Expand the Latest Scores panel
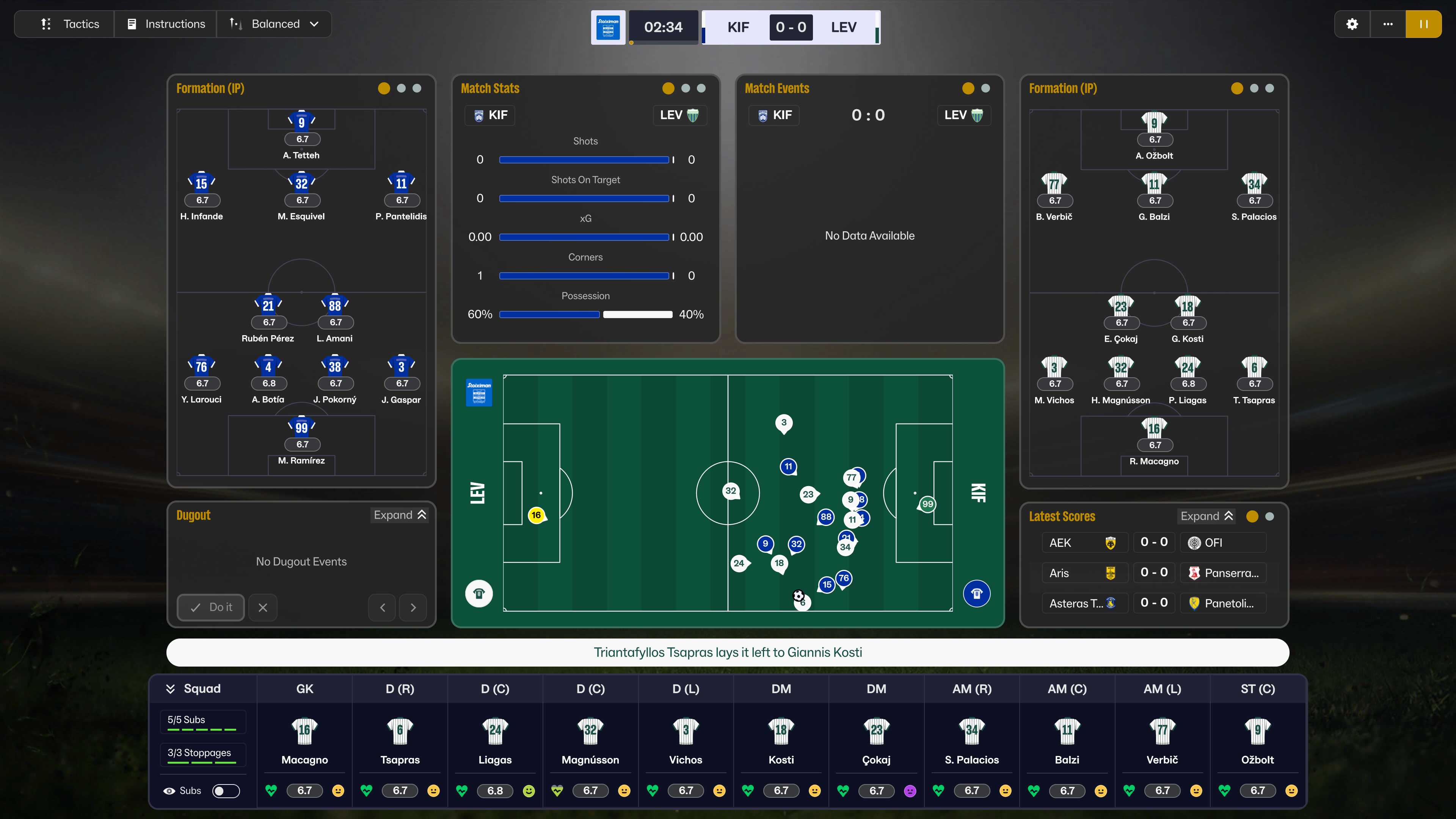The width and height of the screenshot is (1456, 819). coord(1206,516)
